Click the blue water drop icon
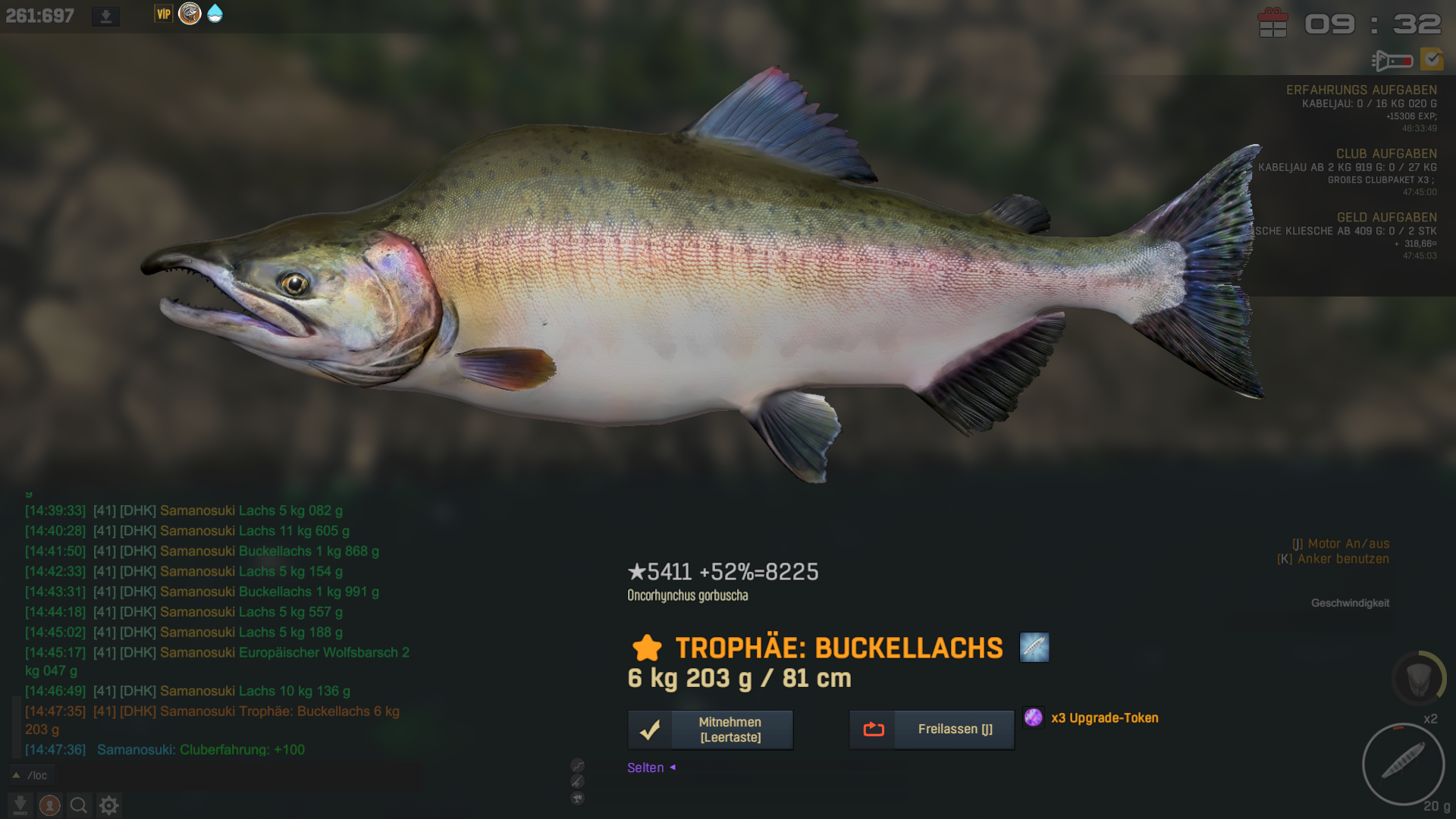Image resolution: width=1456 pixels, height=819 pixels. point(215,14)
